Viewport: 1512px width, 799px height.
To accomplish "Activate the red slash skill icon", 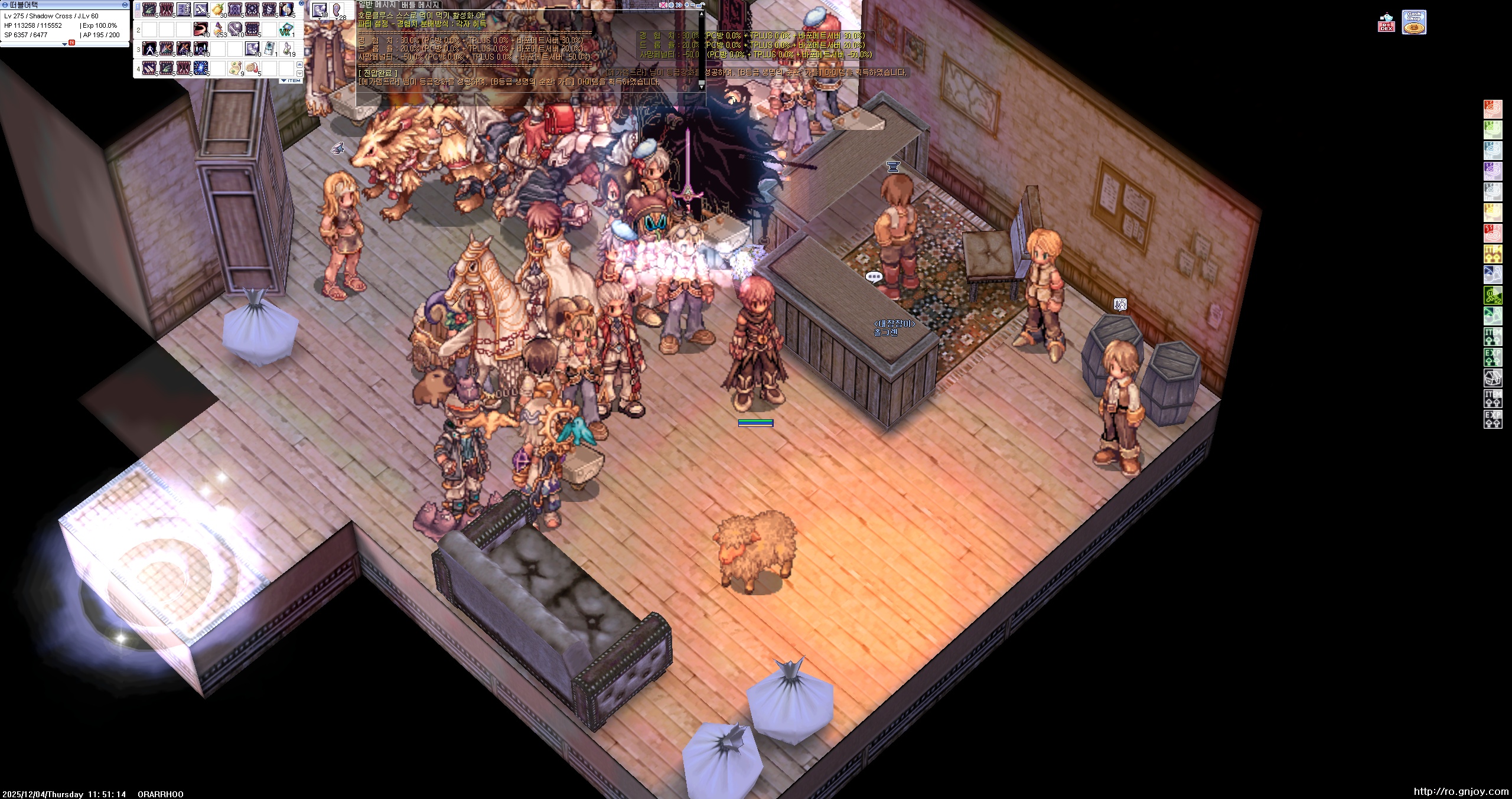I will (x=201, y=29).
